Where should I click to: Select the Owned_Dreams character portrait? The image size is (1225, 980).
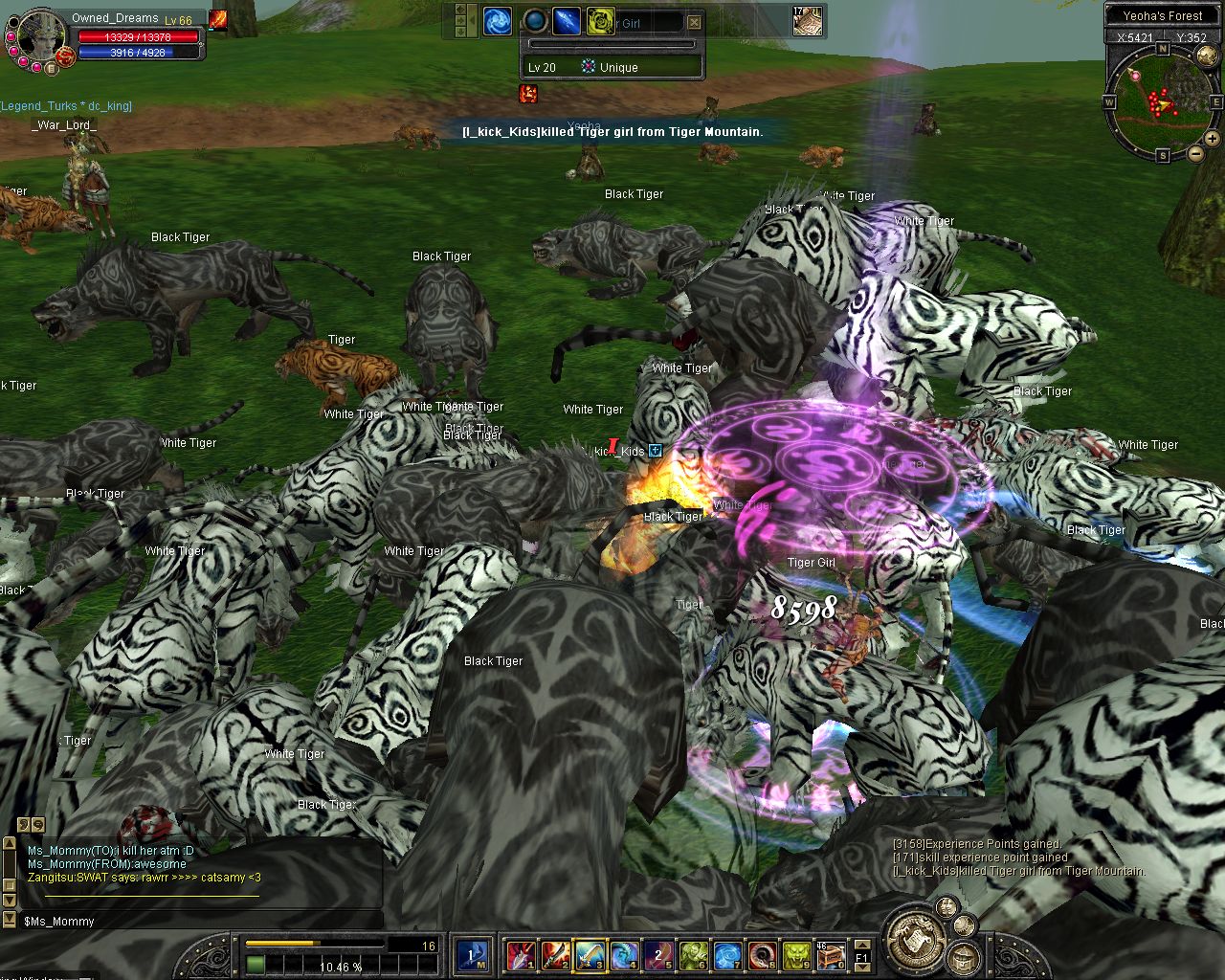(x=40, y=38)
